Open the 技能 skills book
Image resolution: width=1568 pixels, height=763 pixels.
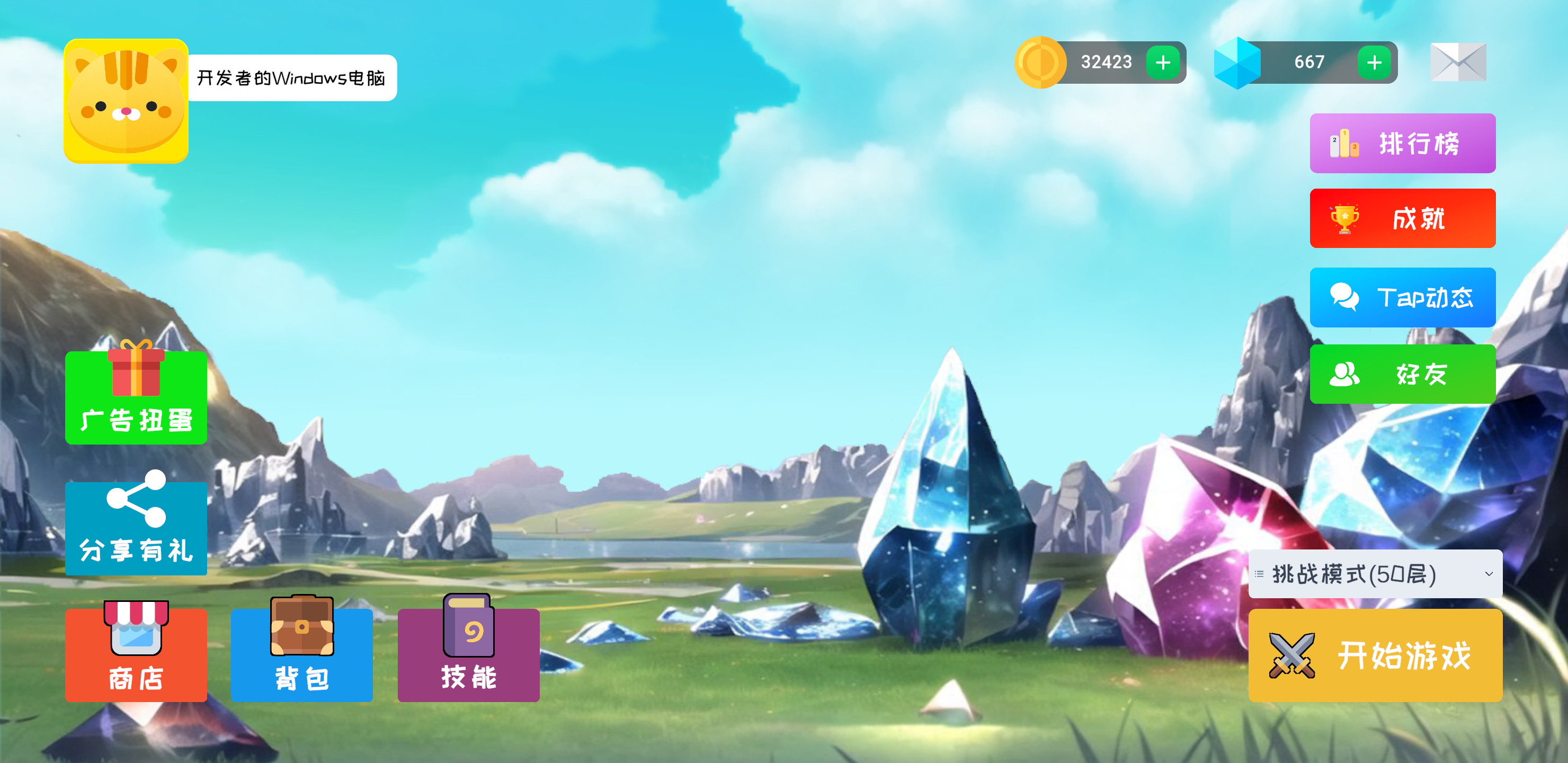(468, 654)
